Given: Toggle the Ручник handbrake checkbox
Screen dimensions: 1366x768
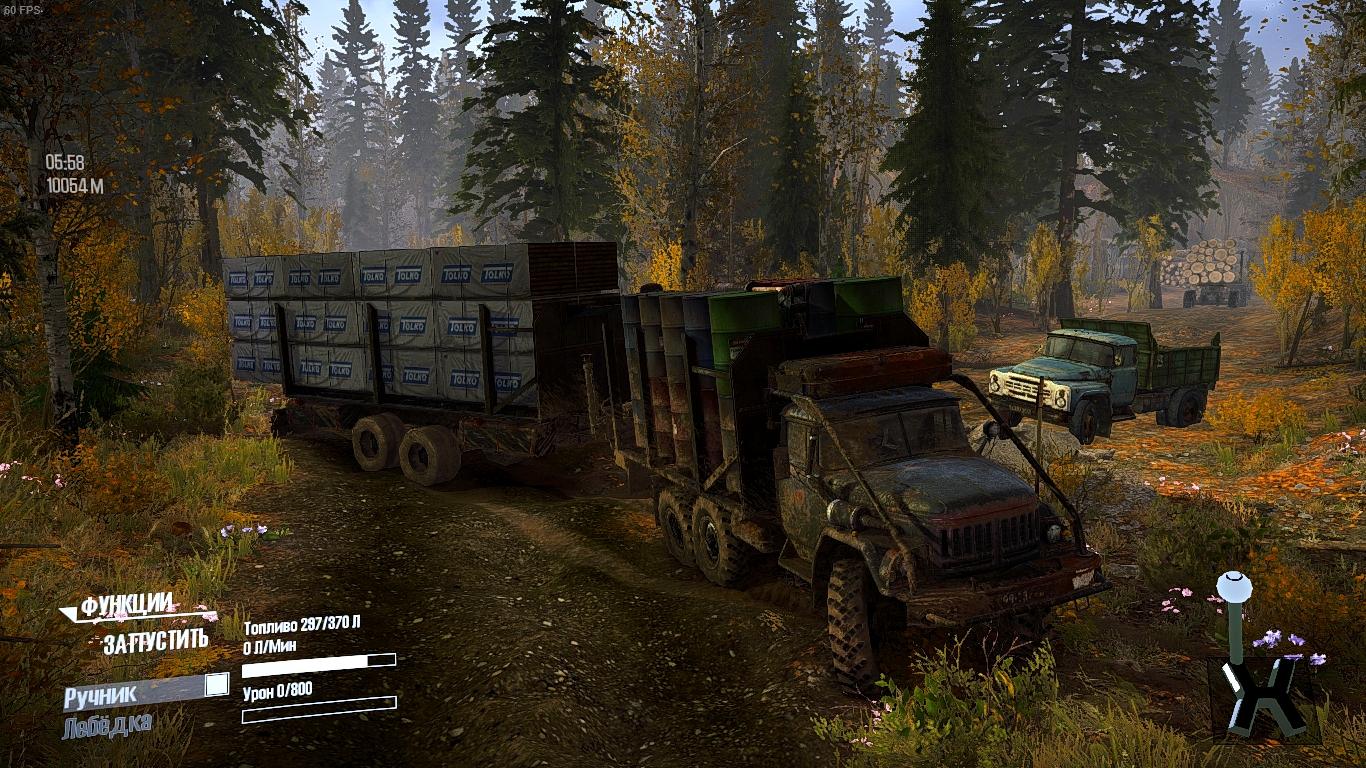Looking at the screenshot, I should pos(216,685).
